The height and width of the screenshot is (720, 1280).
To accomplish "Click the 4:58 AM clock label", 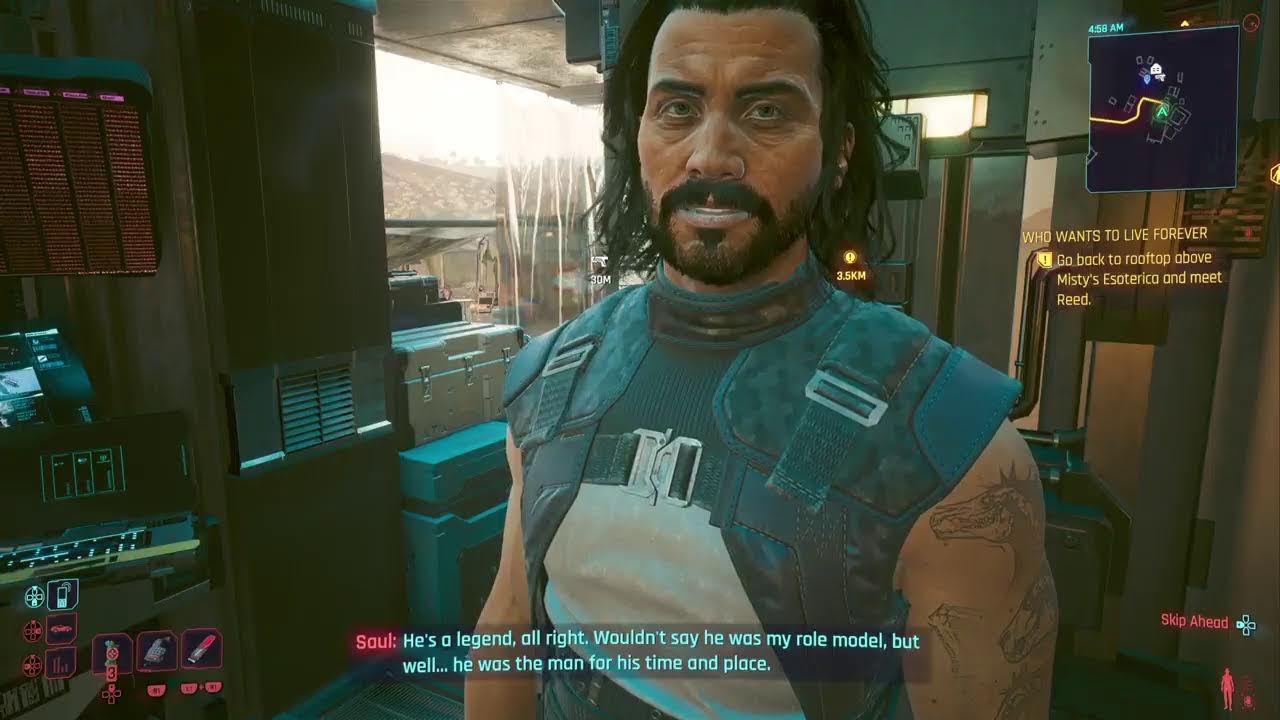I will 1107,27.
